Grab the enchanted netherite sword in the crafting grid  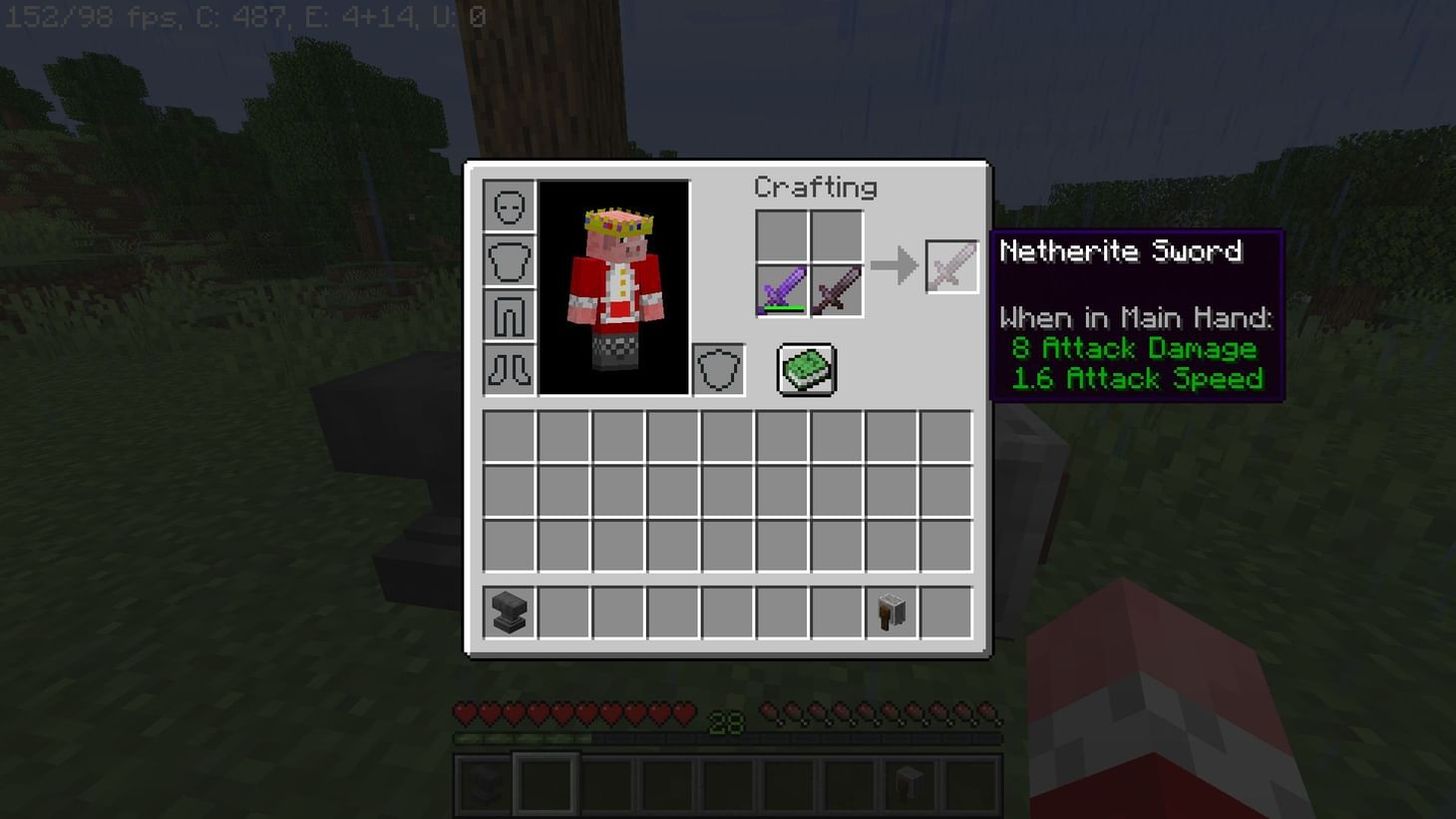coord(784,291)
